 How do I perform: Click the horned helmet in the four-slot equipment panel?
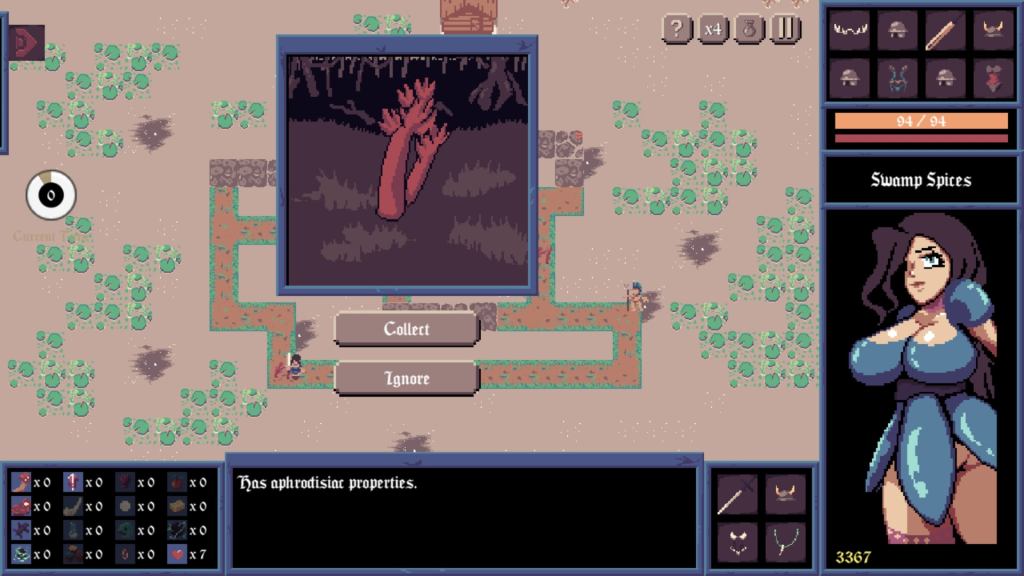(x=785, y=494)
